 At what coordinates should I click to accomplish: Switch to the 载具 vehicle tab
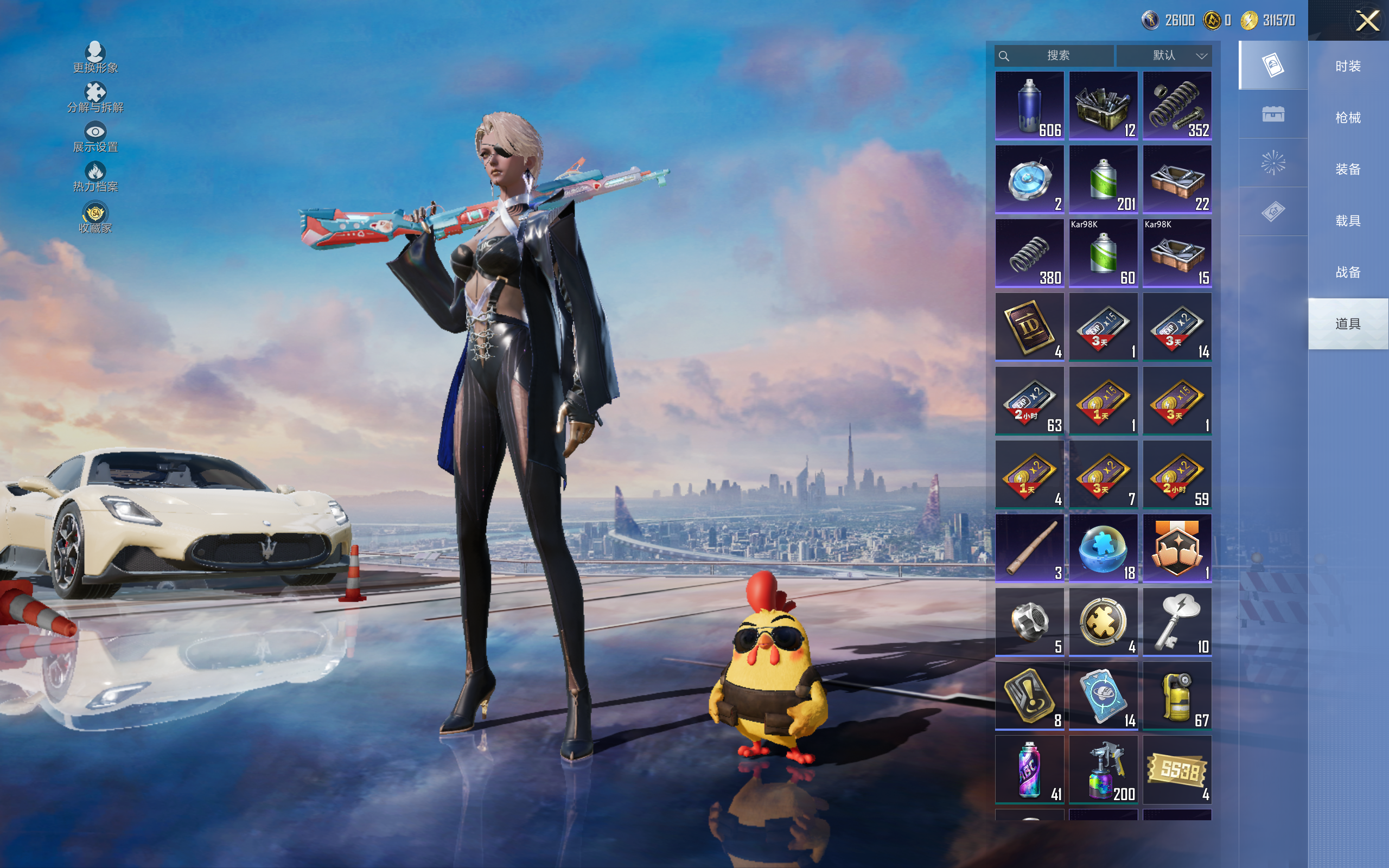1348,221
